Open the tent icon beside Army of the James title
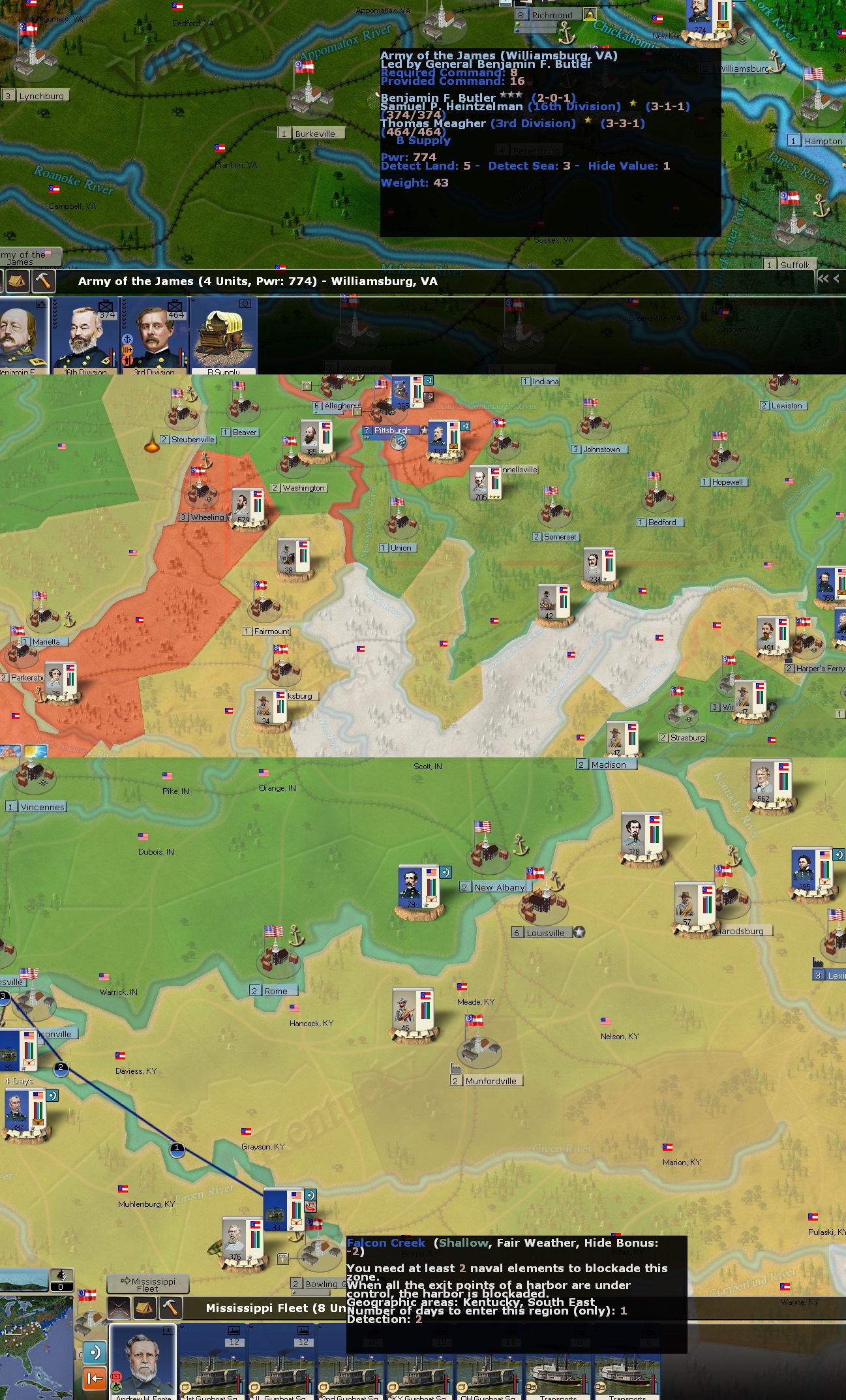Screen dimensions: 846x1400 coord(18,282)
